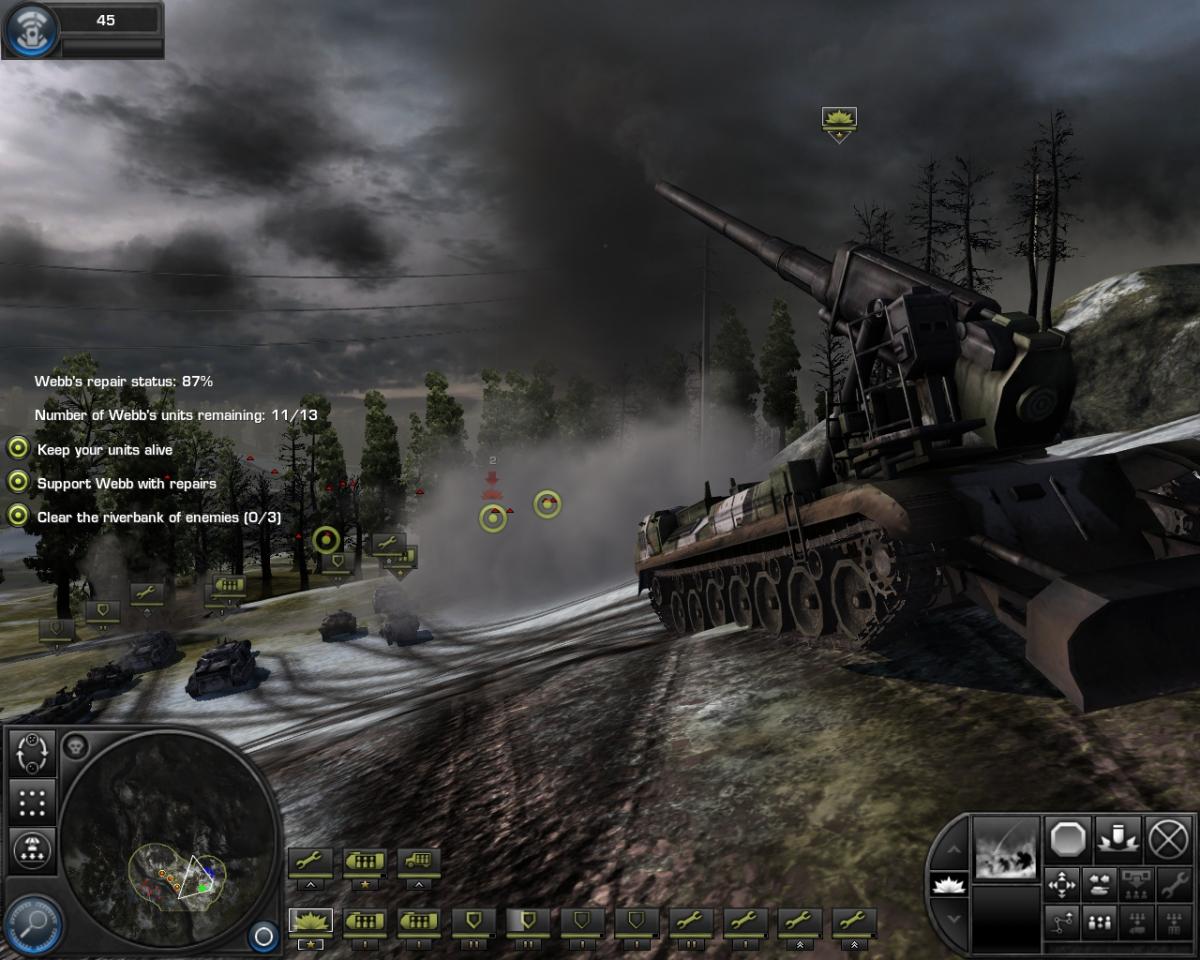Activate the smoke barrage ability thumbnail
Screen dimensions: 1200x960
coord(1006,848)
